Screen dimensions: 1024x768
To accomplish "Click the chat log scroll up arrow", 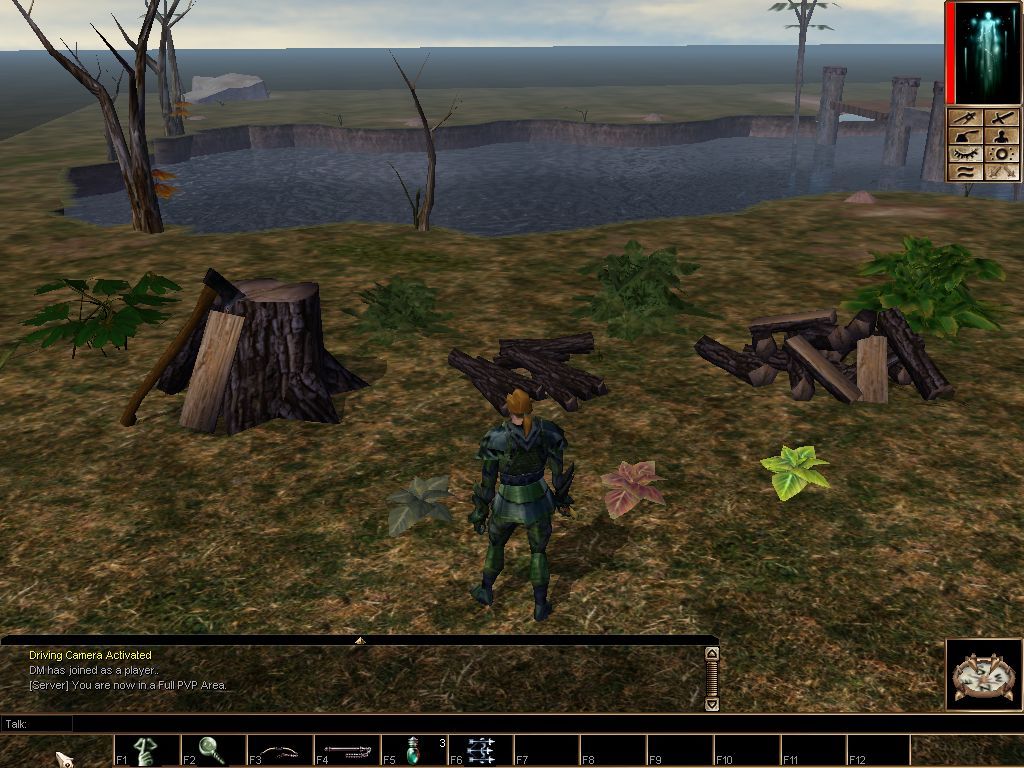I will click(712, 654).
